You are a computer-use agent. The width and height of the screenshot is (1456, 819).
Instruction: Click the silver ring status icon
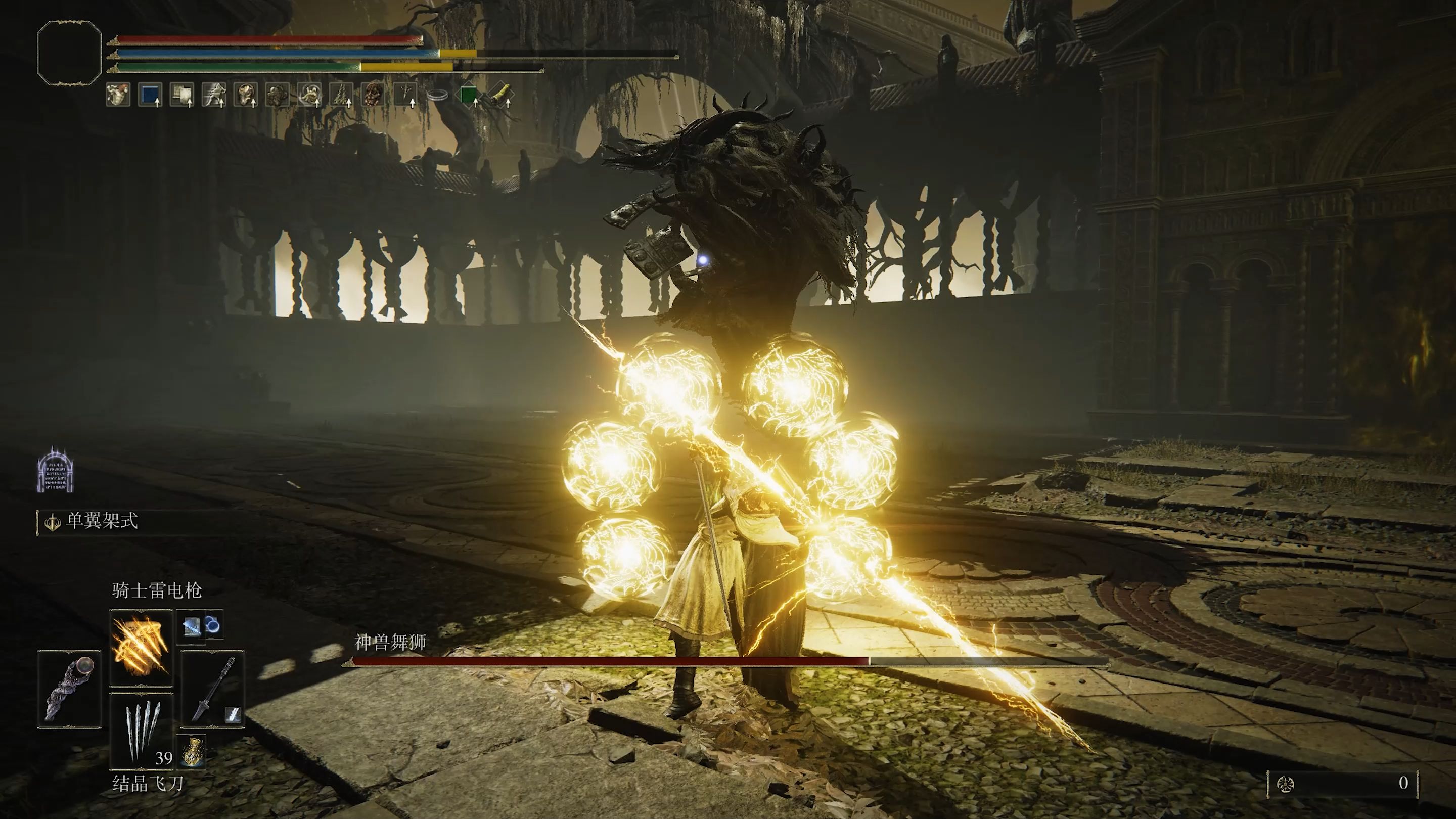click(437, 95)
